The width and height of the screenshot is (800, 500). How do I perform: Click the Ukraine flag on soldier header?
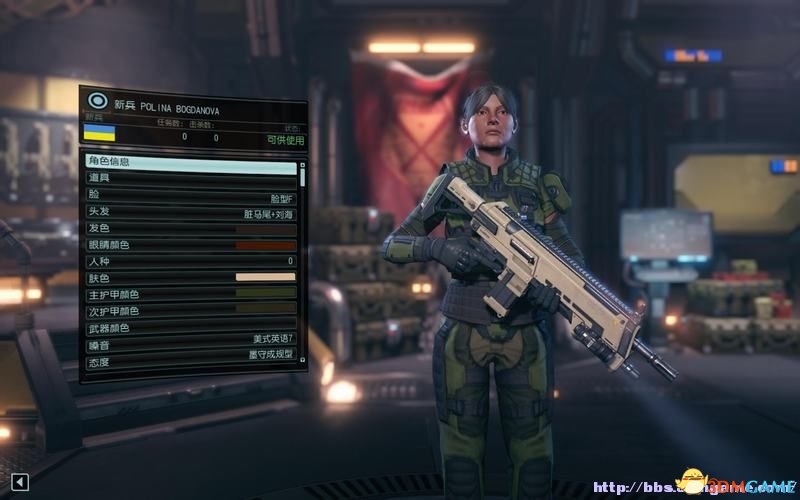99,133
